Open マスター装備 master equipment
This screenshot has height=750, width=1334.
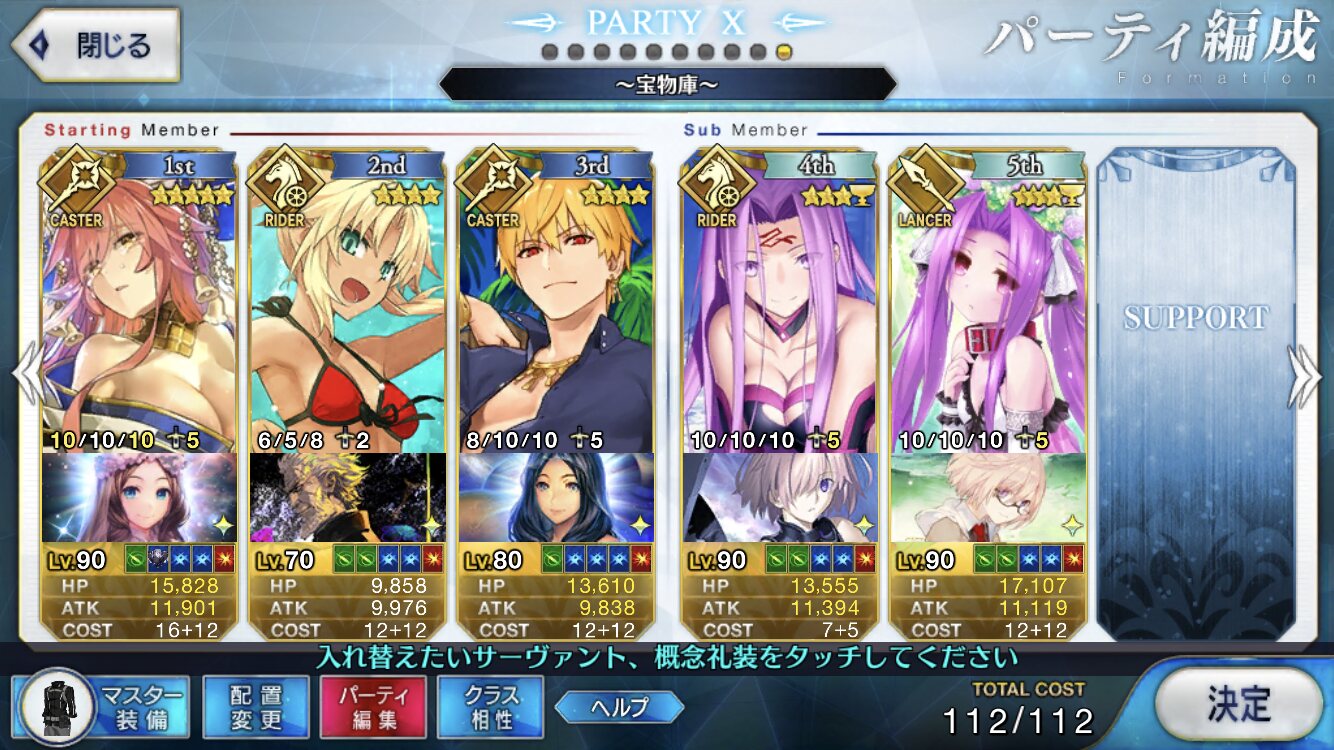pyautogui.click(x=104, y=705)
